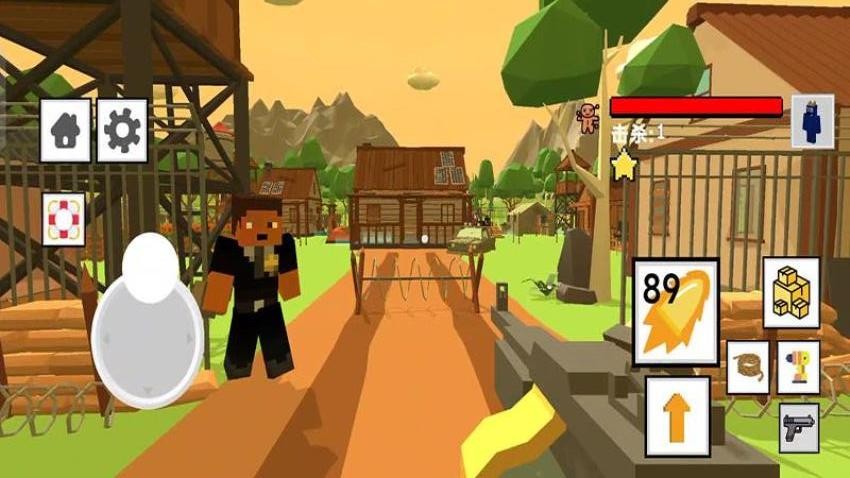This screenshot has height=478, width=850.
Task: Tap the lifebuoy help icon
Action: (x=64, y=219)
